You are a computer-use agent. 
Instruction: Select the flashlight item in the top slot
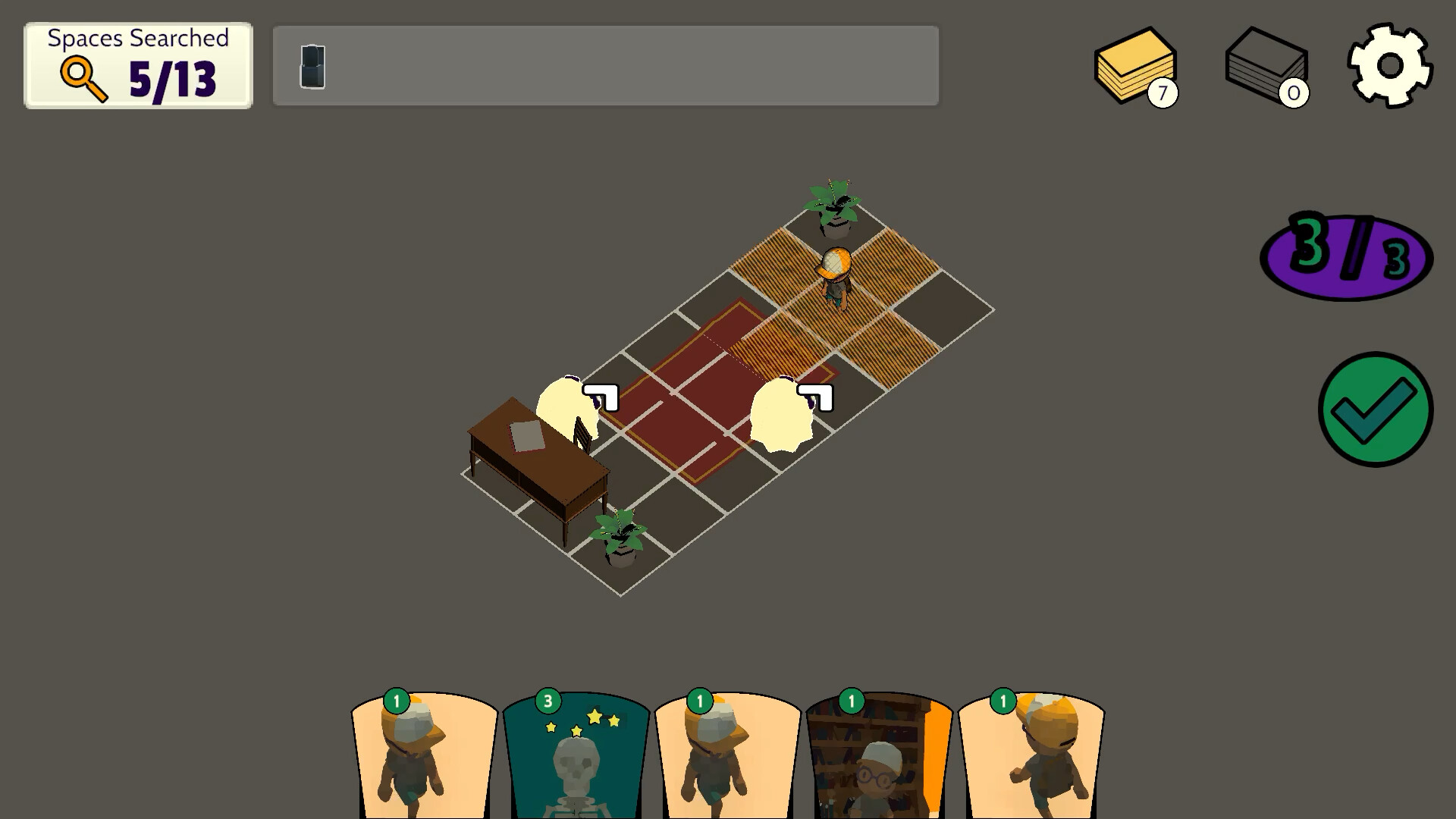312,65
